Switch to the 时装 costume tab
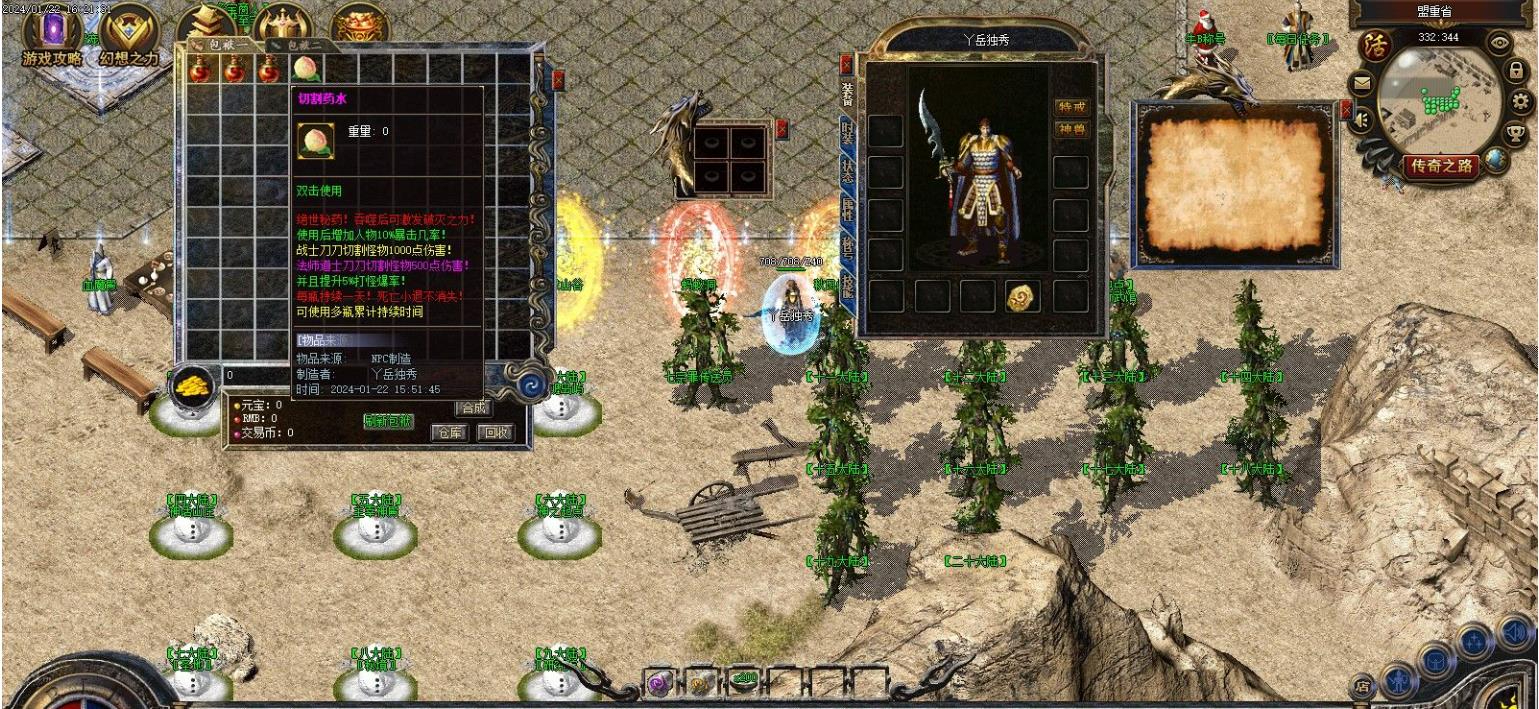Viewport: 1539px width, 709px height. click(x=848, y=132)
